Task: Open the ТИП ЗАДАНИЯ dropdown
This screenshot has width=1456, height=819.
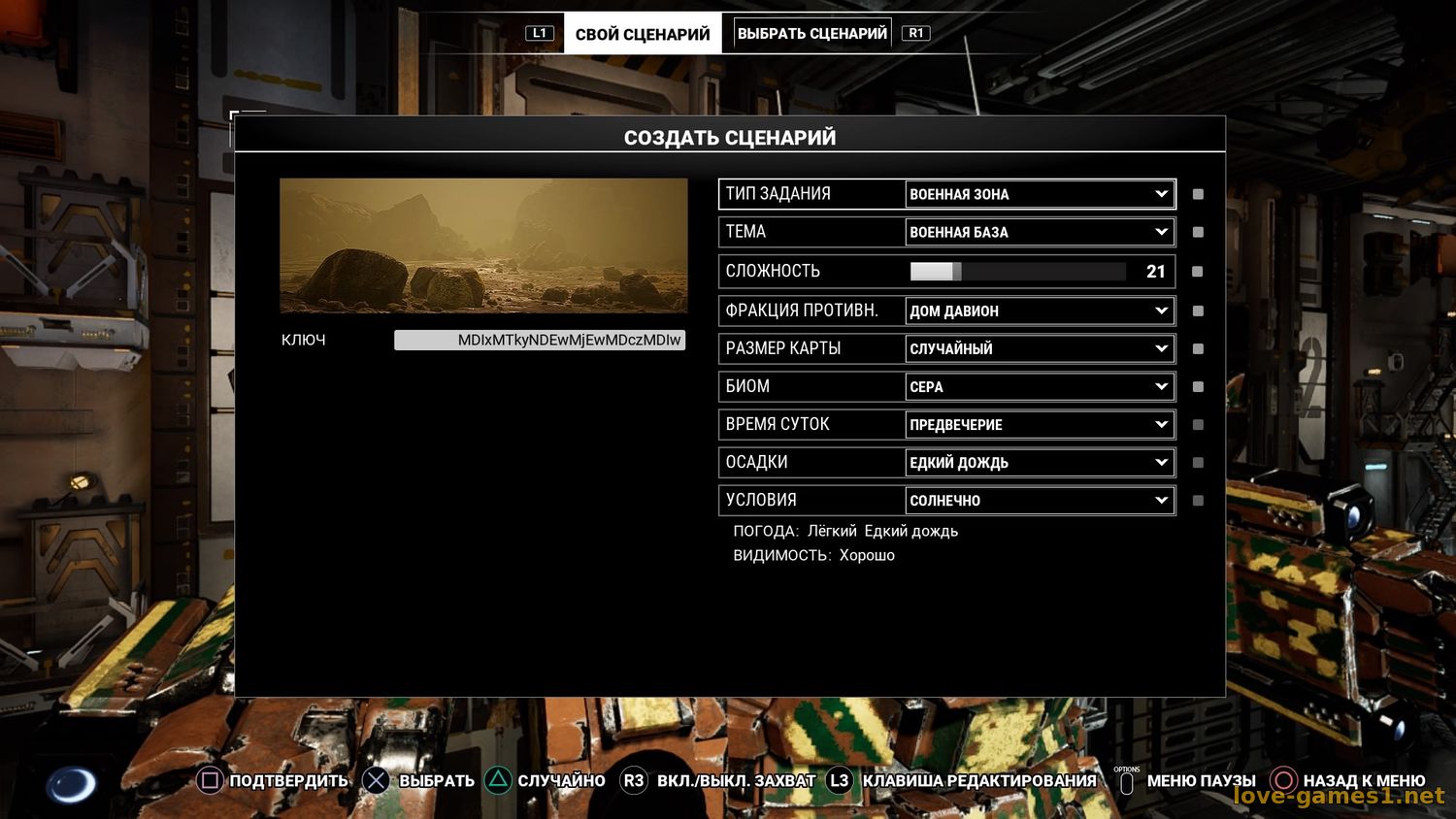Action: pyautogui.click(x=1039, y=194)
